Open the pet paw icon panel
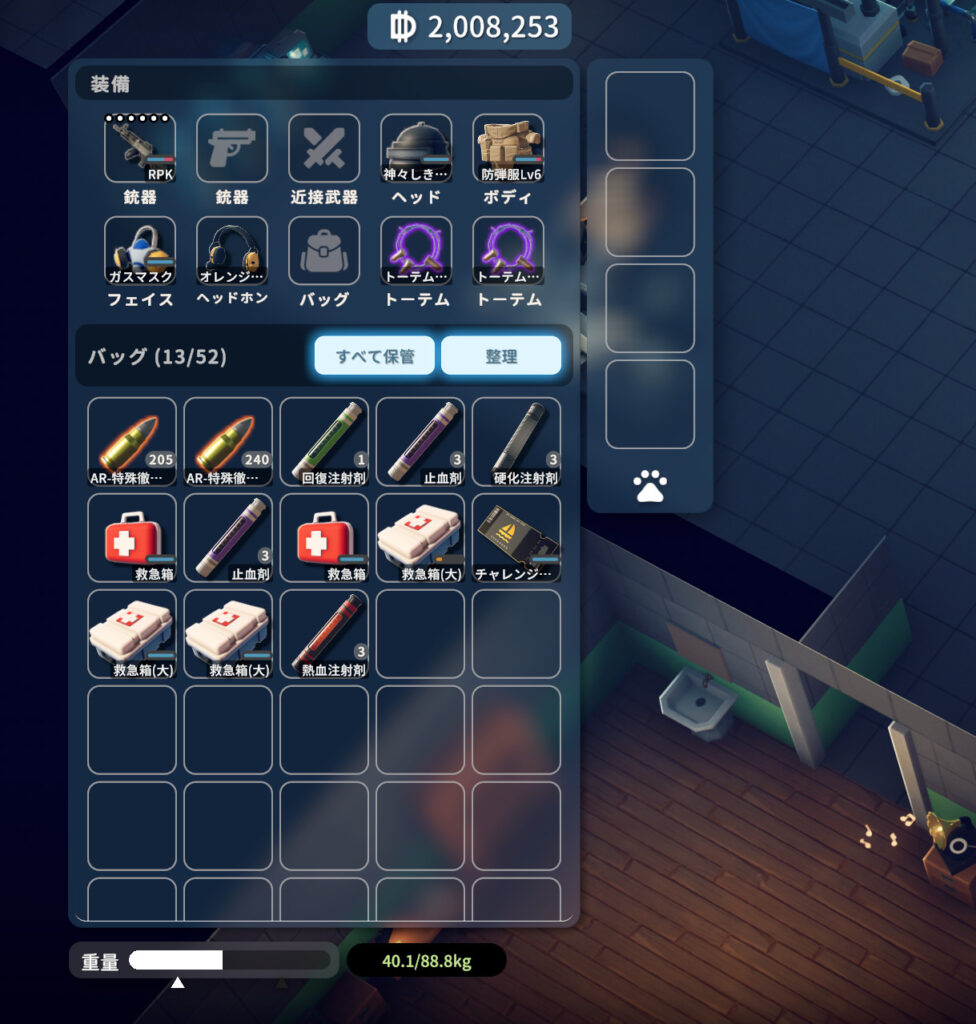The image size is (976, 1024). (650, 487)
